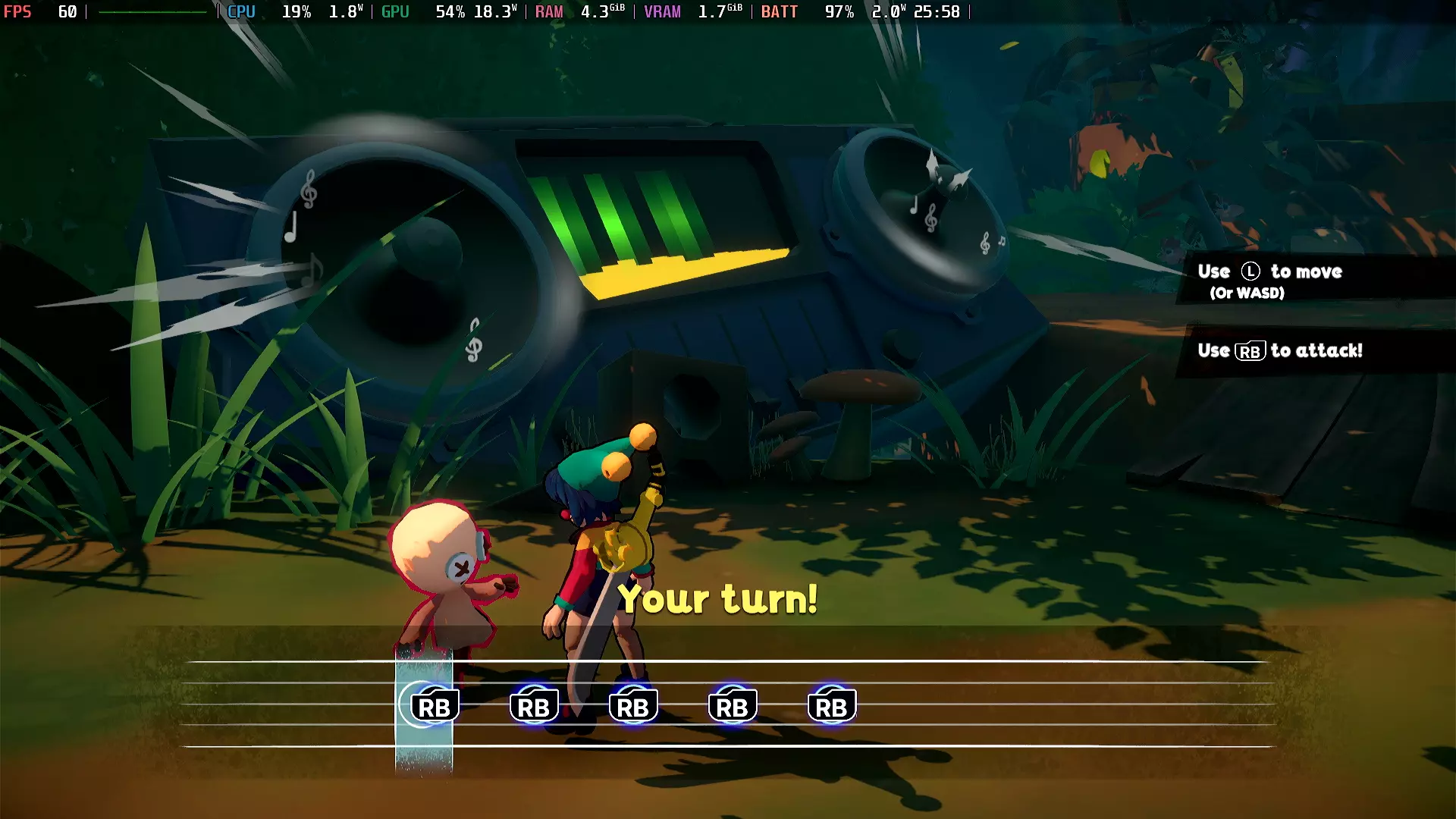Open the 'Use RB to attack!' tutorial box
1456x819 pixels.
pyautogui.click(x=1280, y=351)
